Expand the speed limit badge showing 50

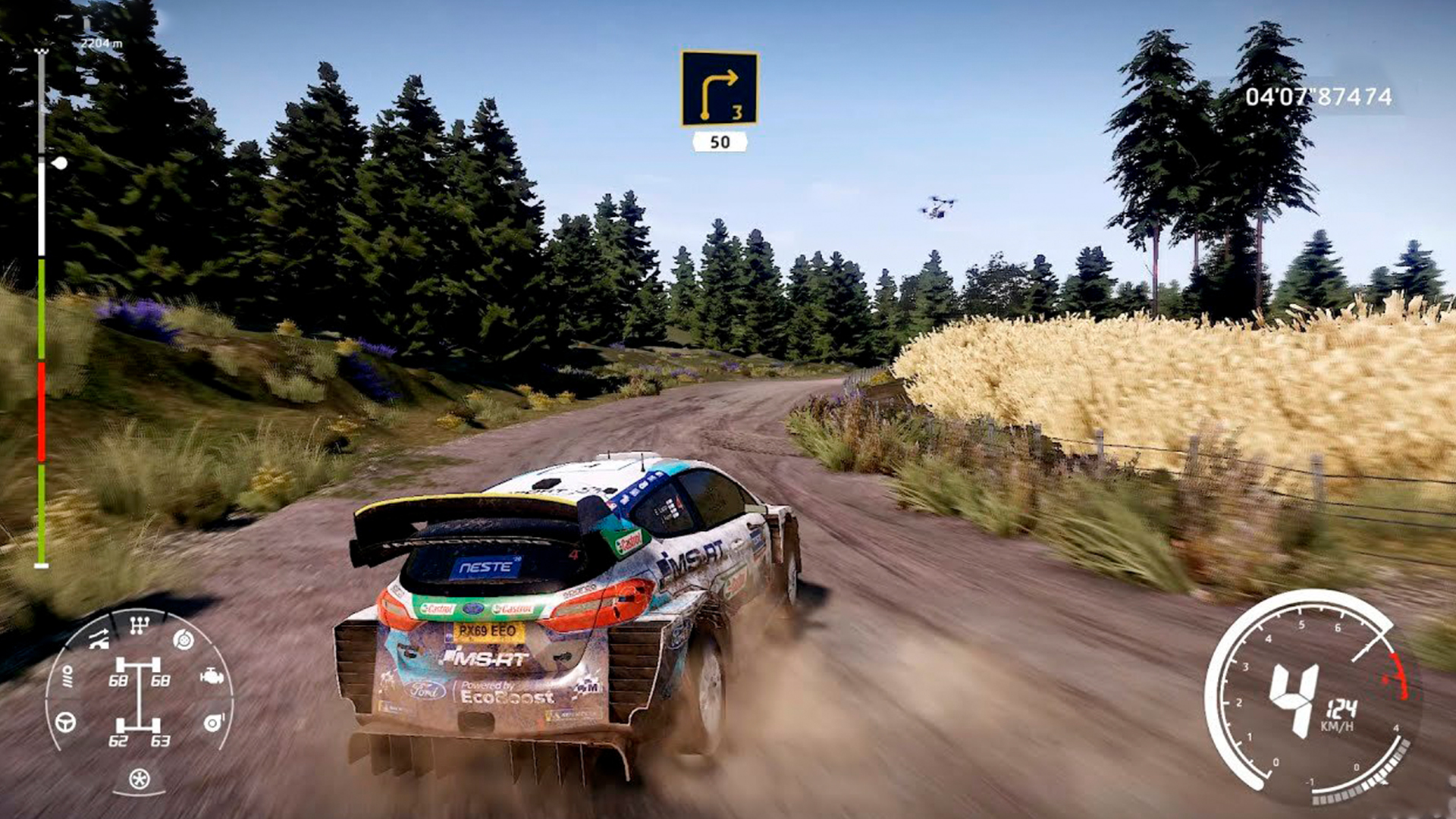[x=719, y=141]
